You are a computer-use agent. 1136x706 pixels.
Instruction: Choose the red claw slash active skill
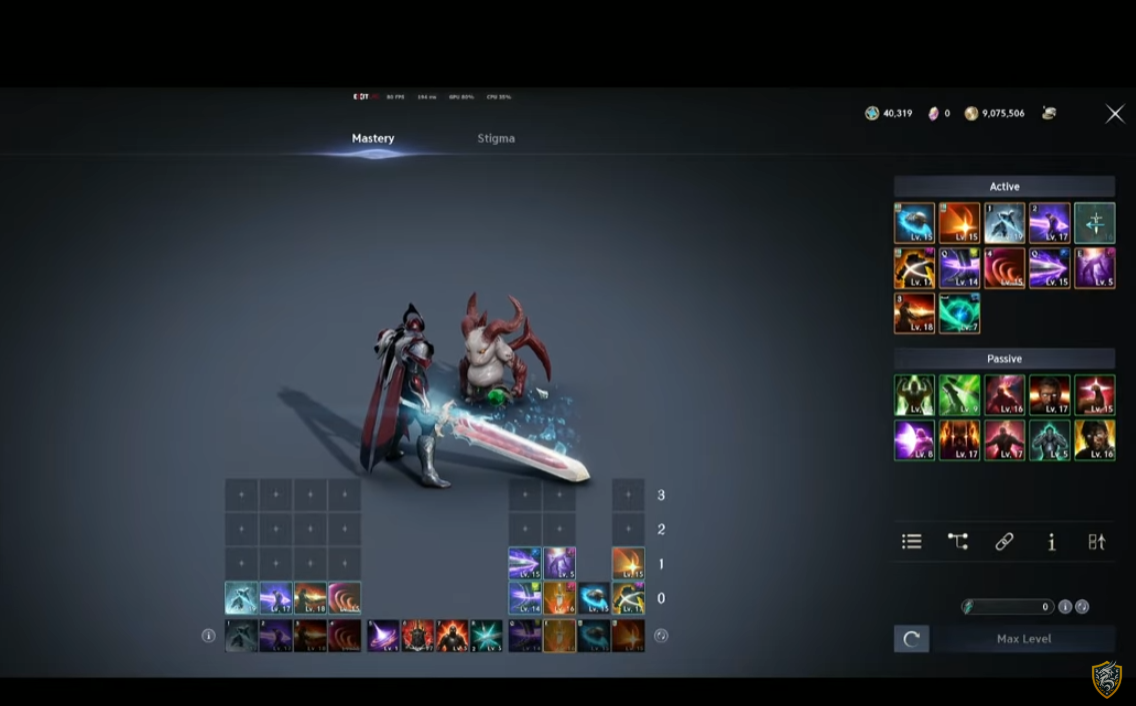pos(1004,268)
